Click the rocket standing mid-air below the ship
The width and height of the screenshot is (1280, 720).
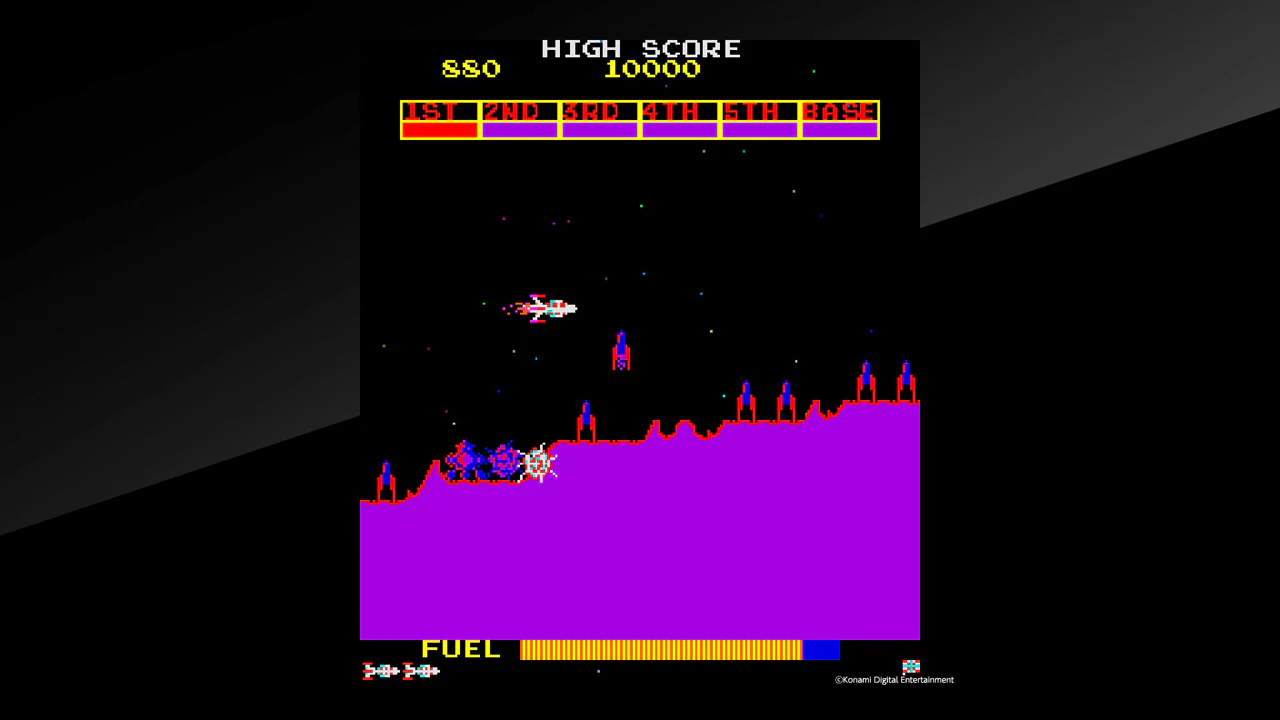point(621,350)
